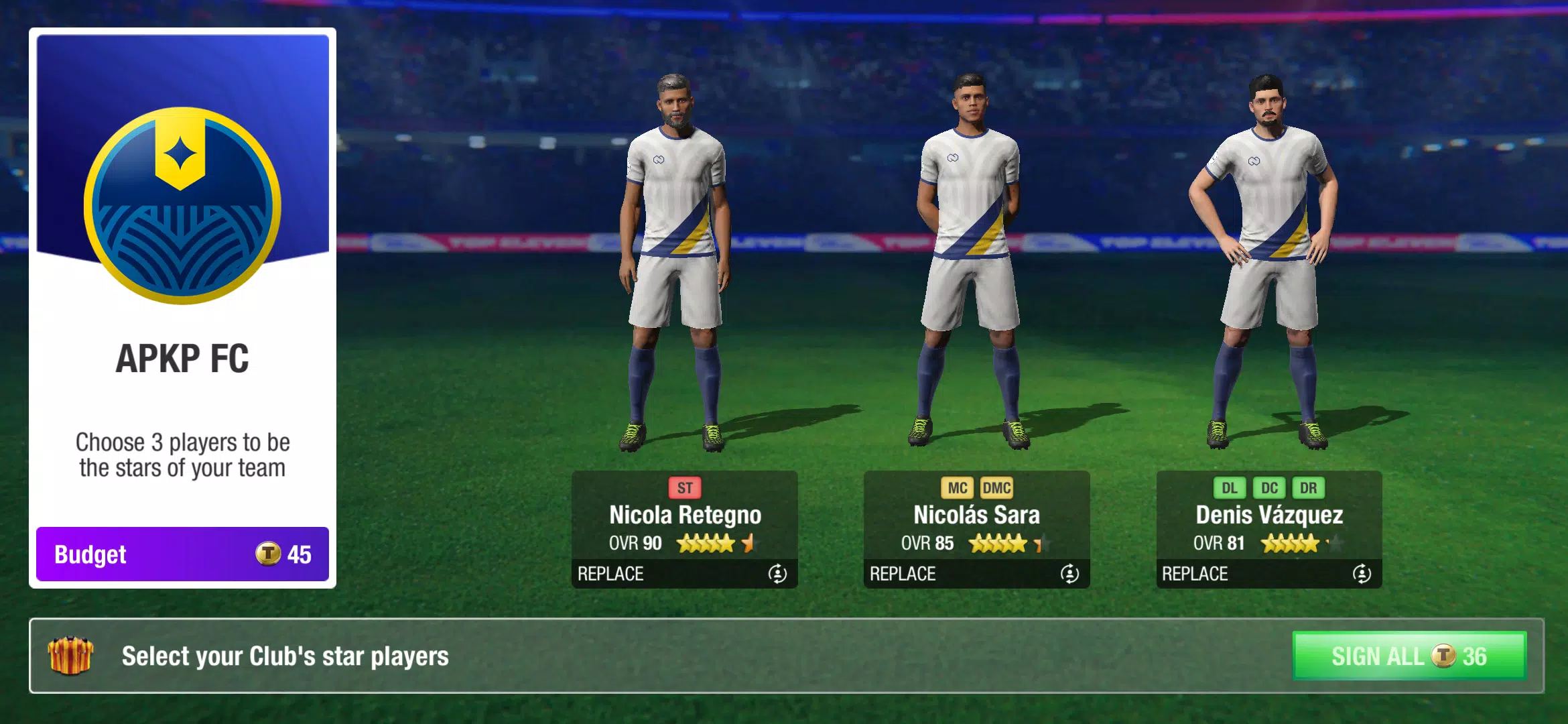Screen dimensions: 1568x724
Task: Select the DL position tag for Denis Vázquez
Action: point(1230,488)
